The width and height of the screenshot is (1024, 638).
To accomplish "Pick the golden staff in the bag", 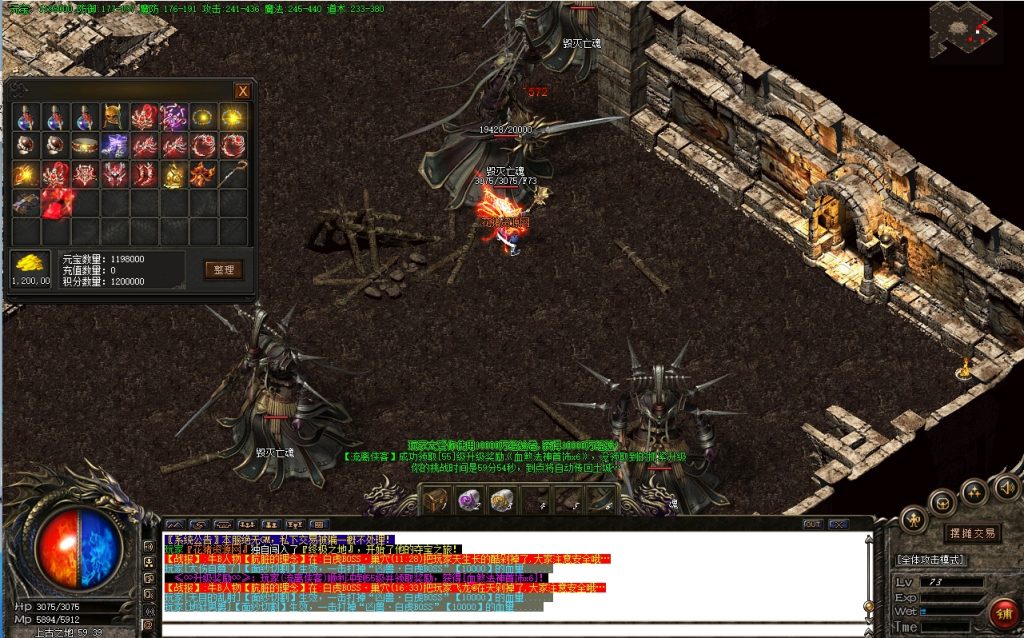I will 233,176.
